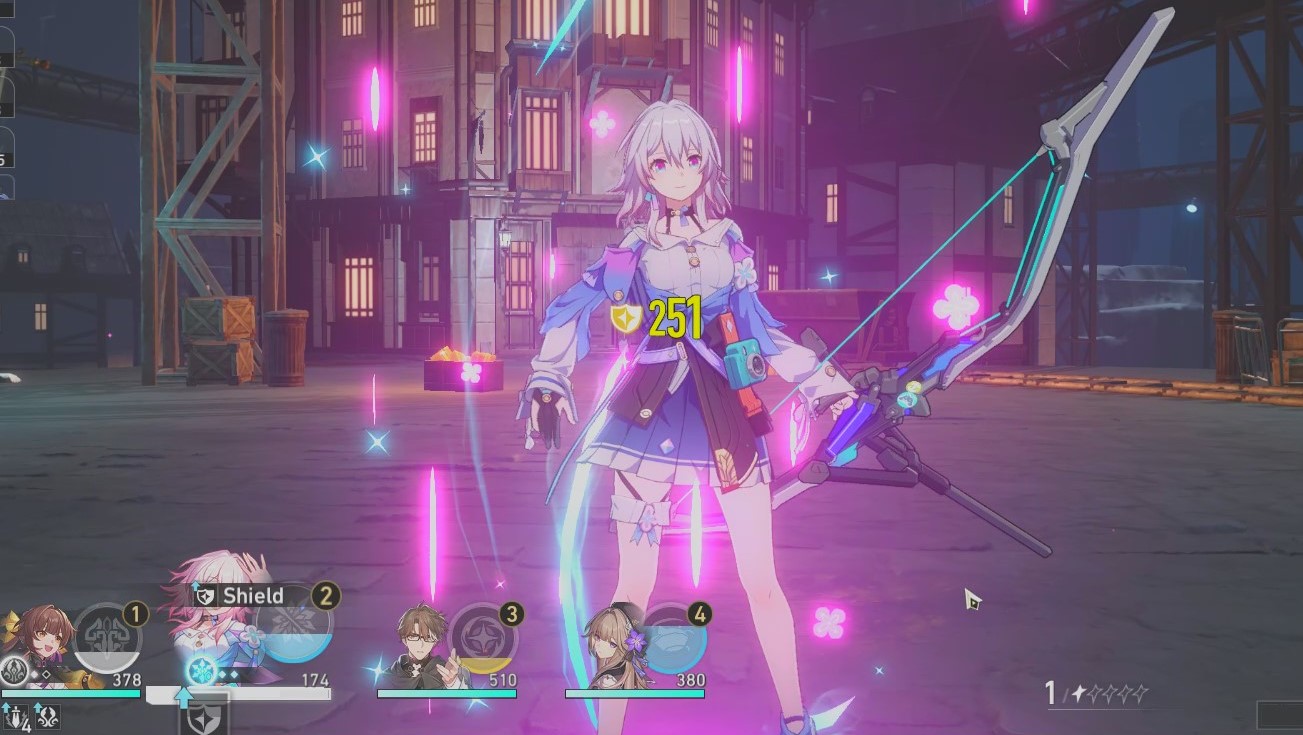Open Welt's ultimate gauge icon
Image resolution: width=1303 pixels, height=735 pixels.
(480, 638)
